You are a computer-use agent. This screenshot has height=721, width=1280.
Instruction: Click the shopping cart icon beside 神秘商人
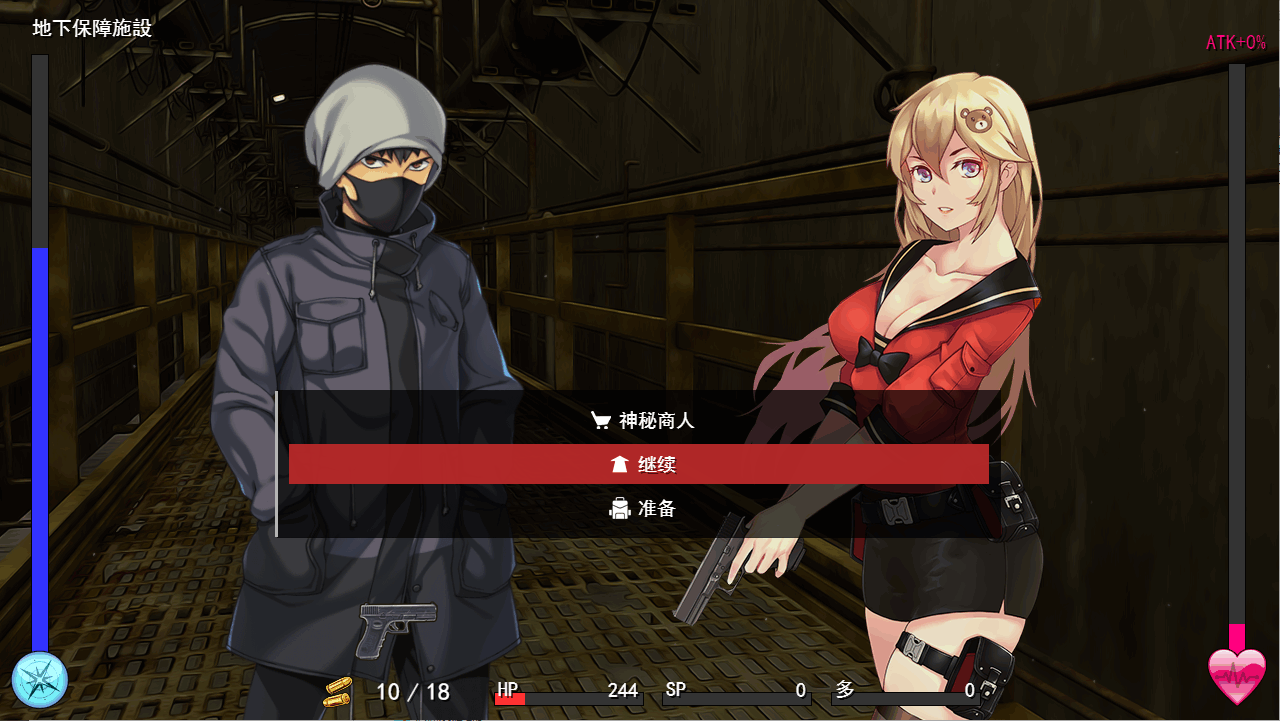[600, 421]
